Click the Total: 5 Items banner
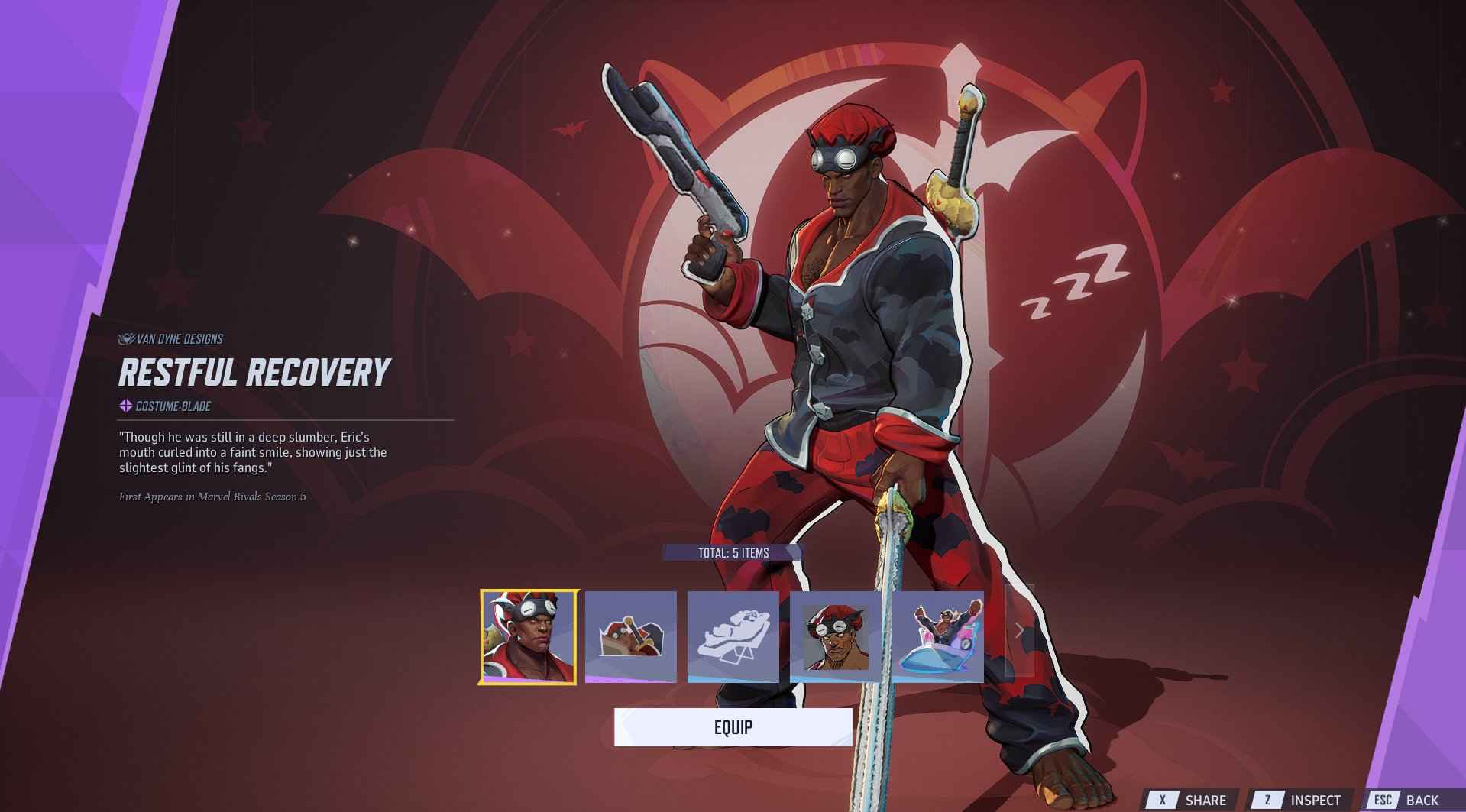 click(733, 552)
